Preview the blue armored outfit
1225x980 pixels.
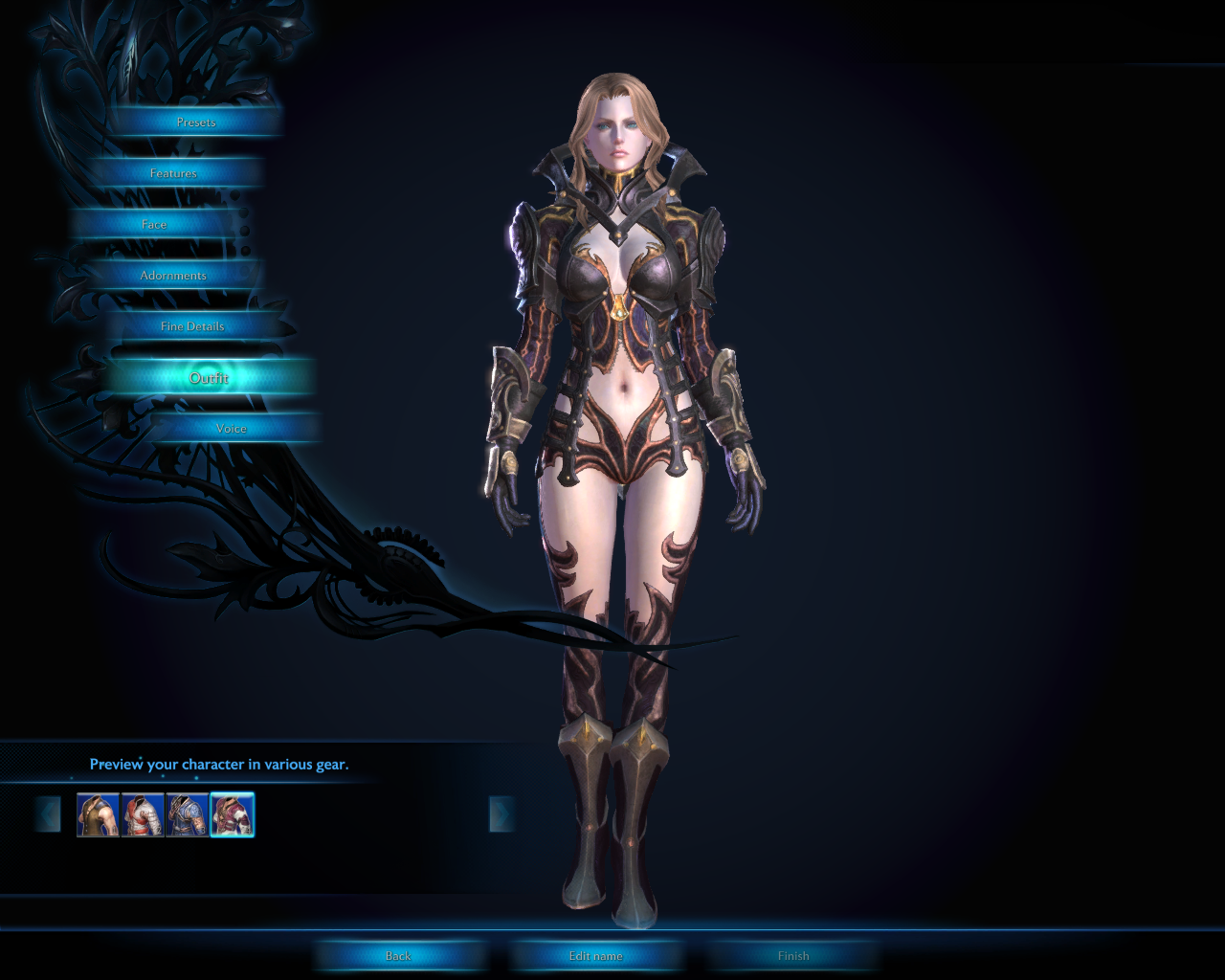(187, 815)
